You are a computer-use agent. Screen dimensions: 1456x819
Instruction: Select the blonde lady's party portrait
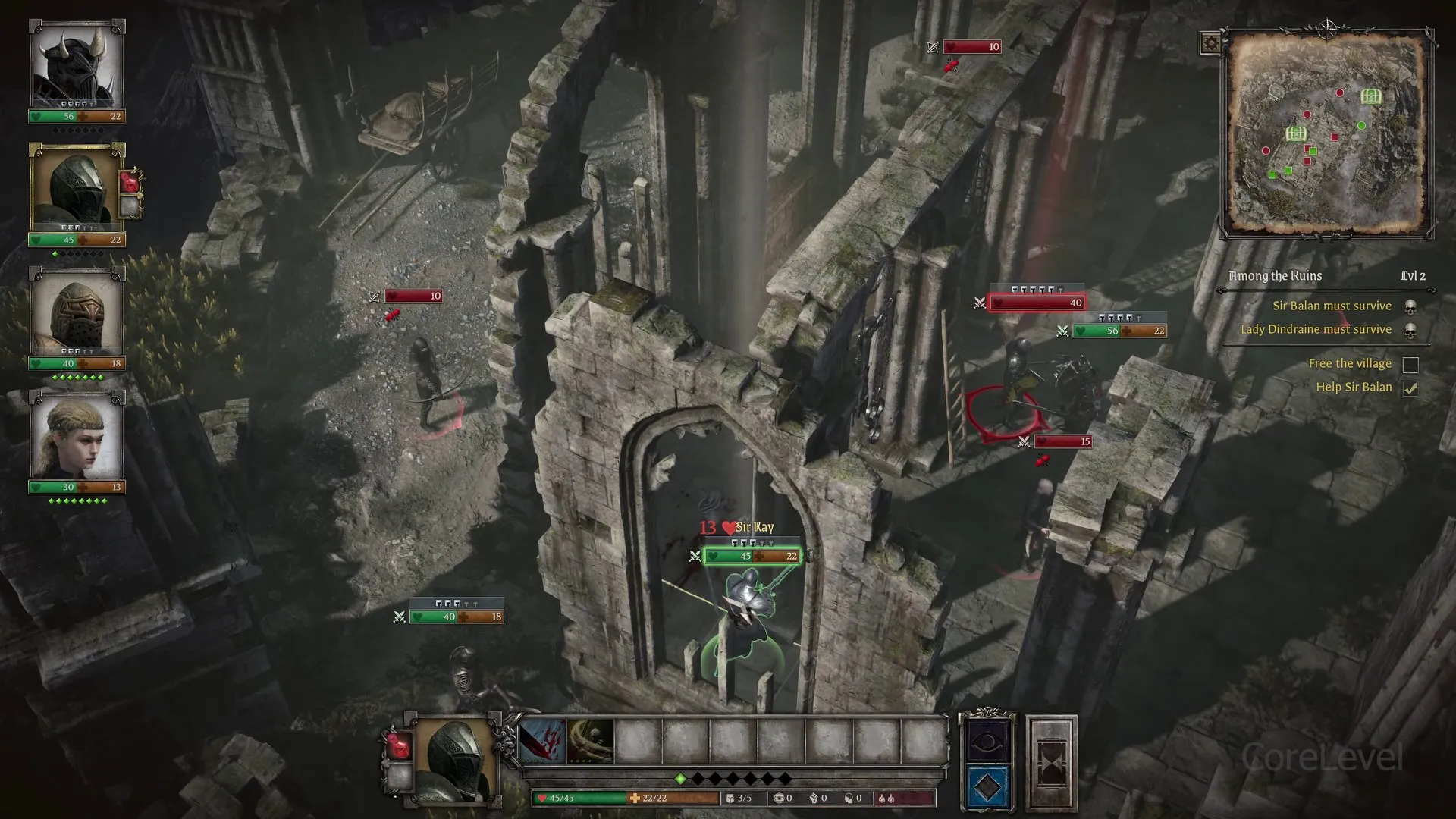tap(77, 436)
